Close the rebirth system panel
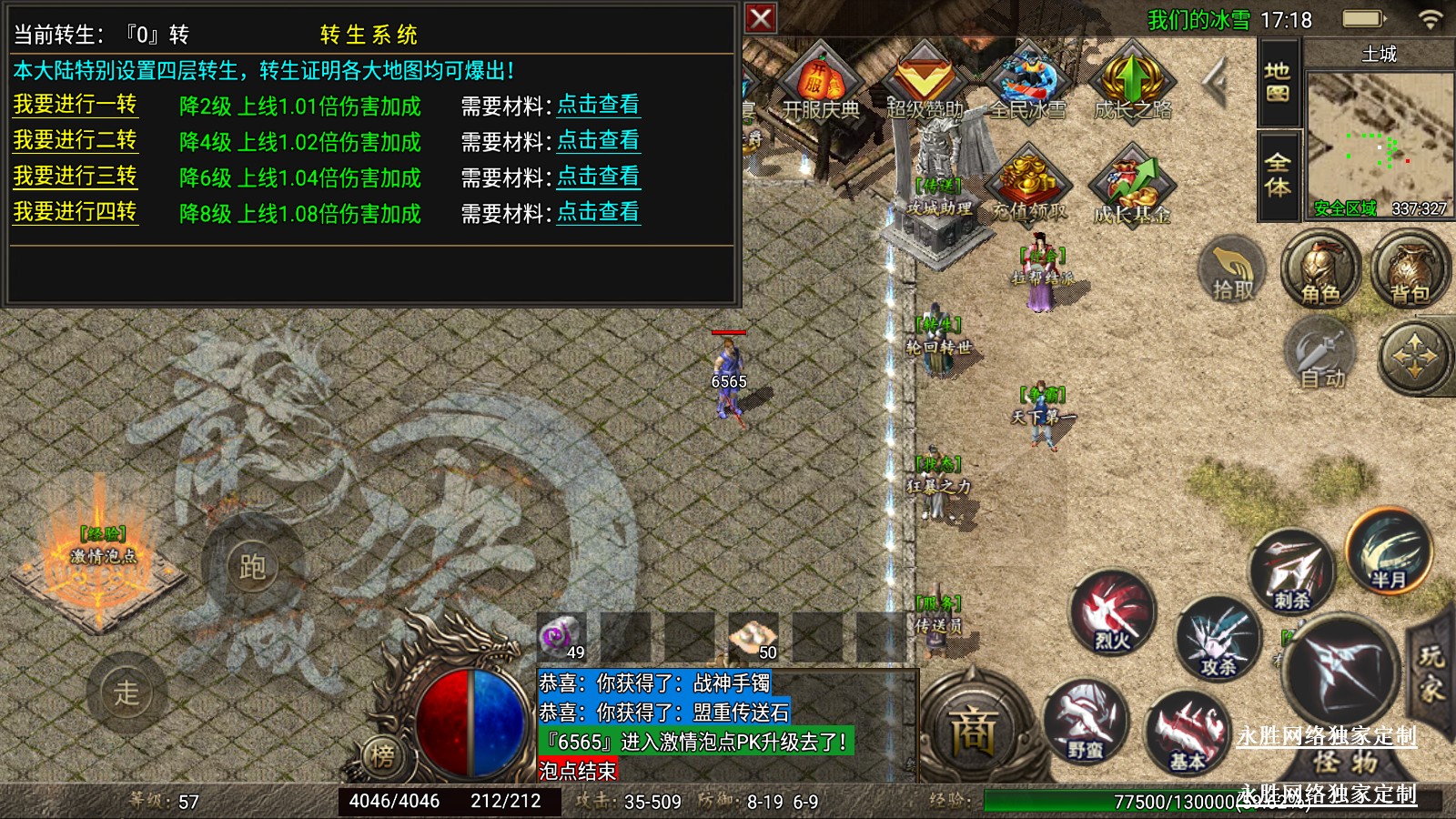Image resolution: width=1456 pixels, height=819 pixels. click(761, 18)
